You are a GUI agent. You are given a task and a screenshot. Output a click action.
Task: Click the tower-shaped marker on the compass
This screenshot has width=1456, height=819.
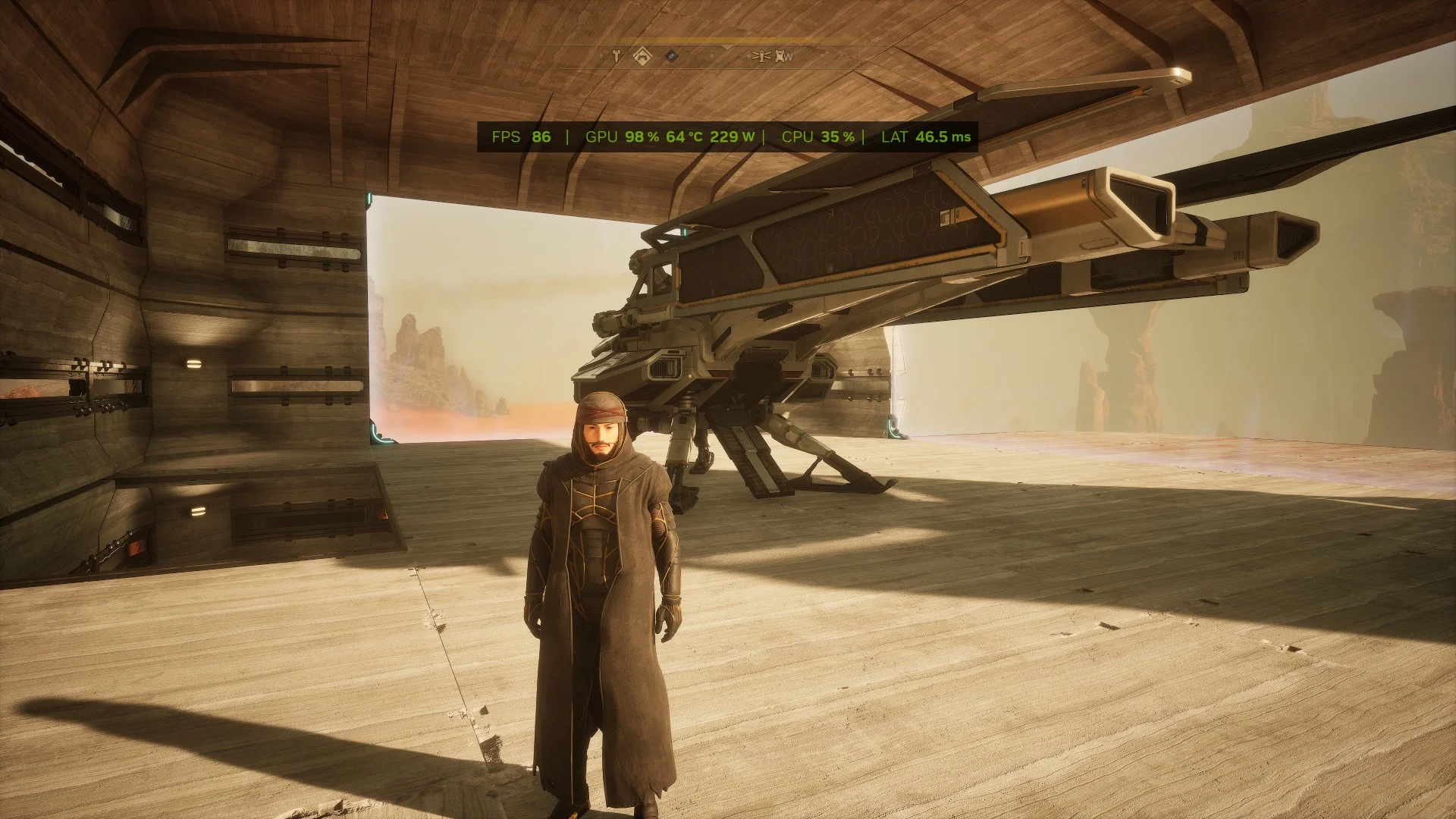[617, 55]
